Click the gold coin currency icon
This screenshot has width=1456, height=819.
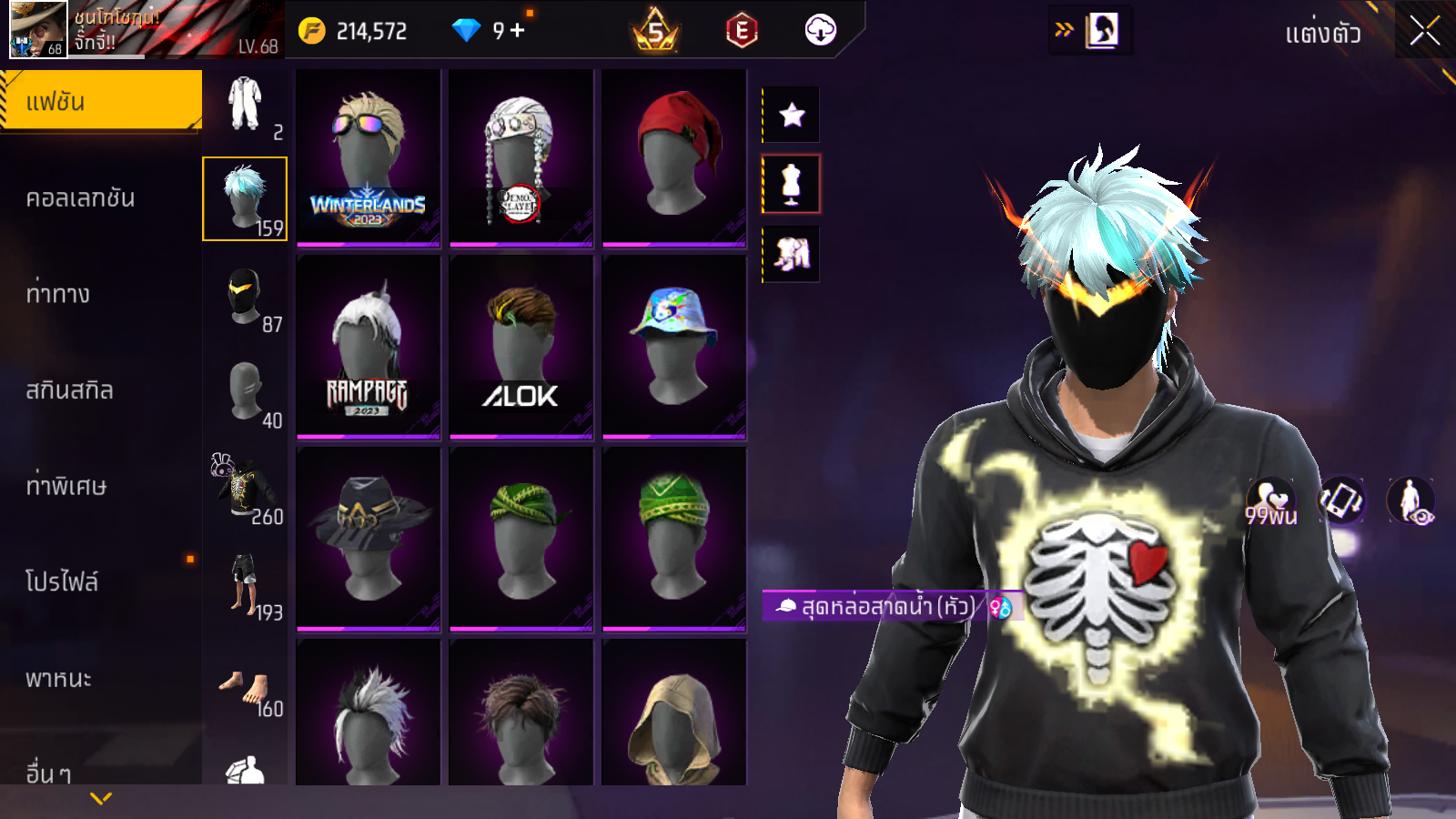(x=312, y=31)
